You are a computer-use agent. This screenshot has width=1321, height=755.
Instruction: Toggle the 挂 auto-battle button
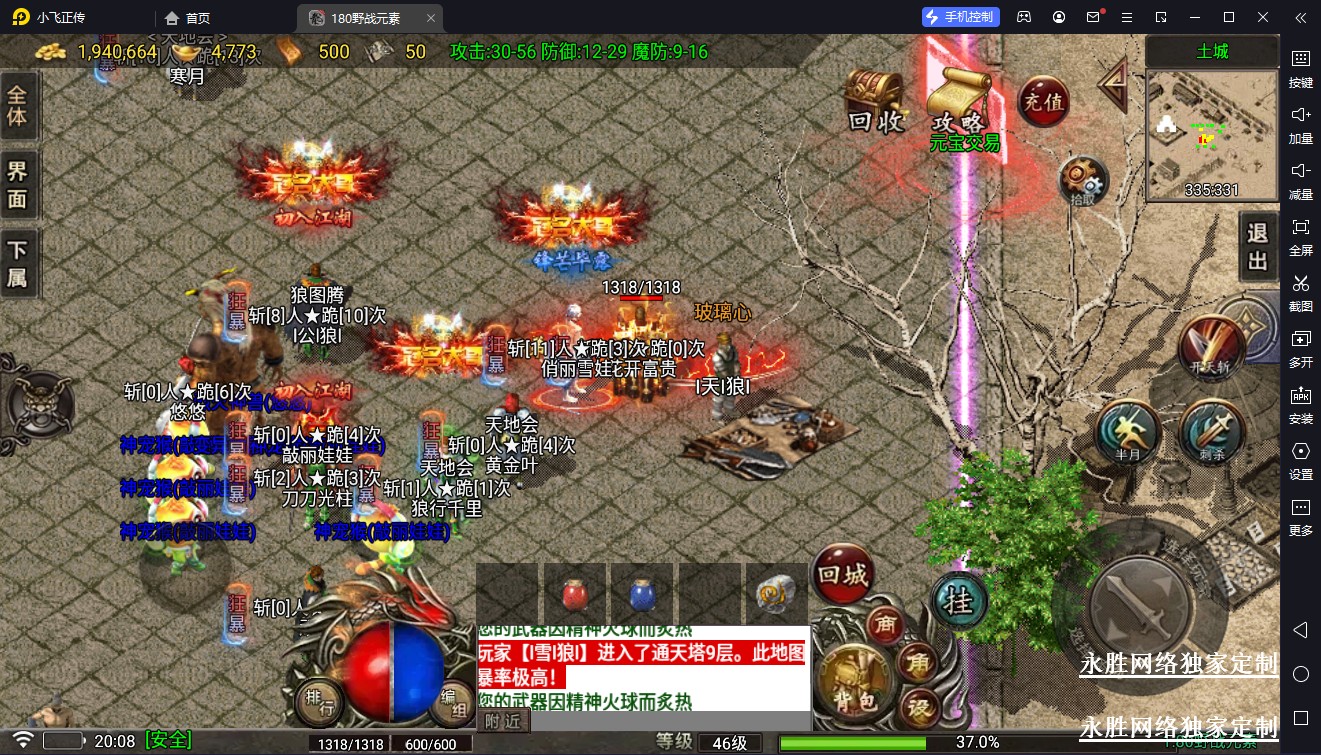tap(959, 601)
